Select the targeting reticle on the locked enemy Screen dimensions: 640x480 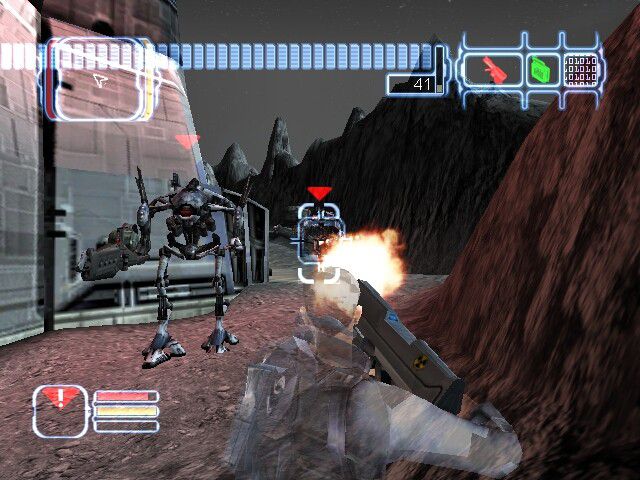click(x=319, y=238)
